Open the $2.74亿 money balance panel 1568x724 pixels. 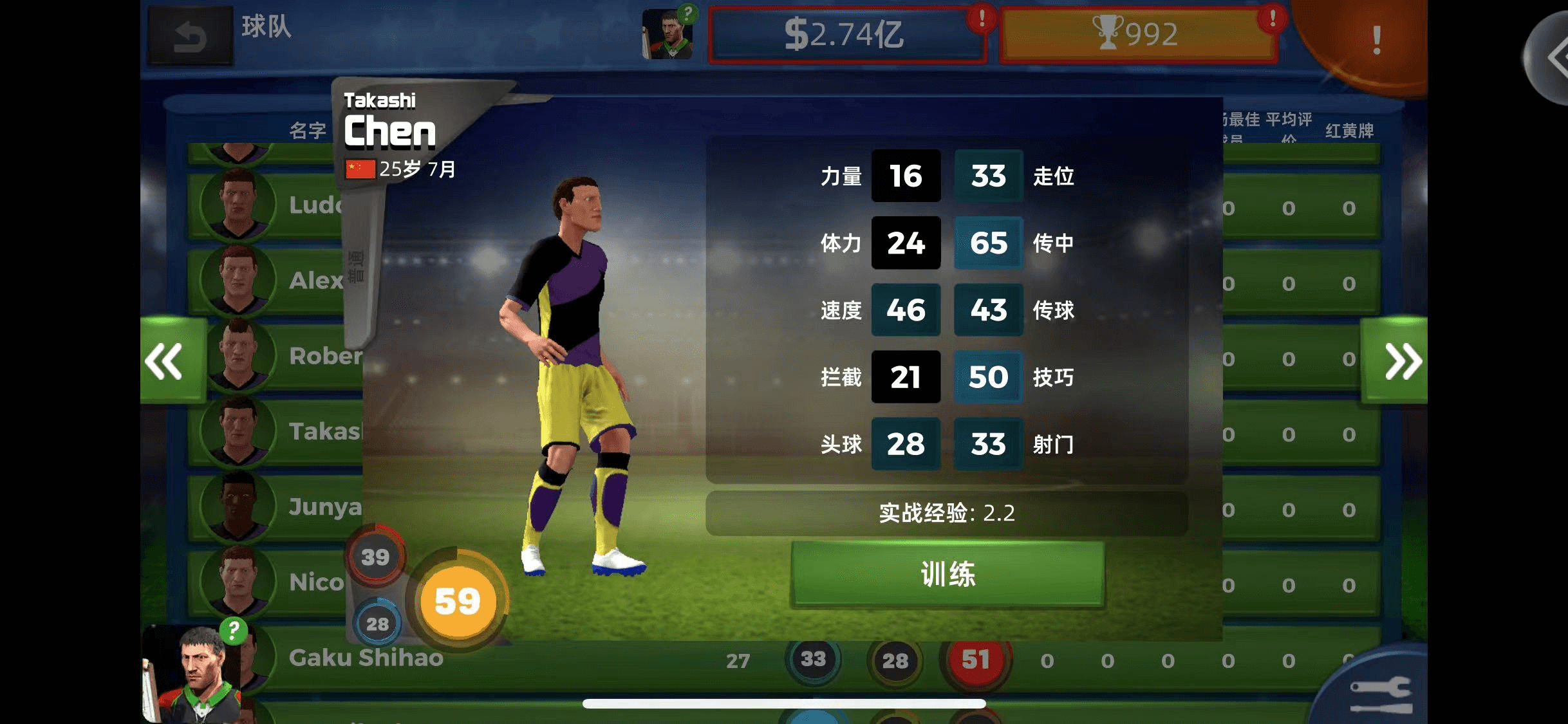pyautogui.click(x=846, y=35)
